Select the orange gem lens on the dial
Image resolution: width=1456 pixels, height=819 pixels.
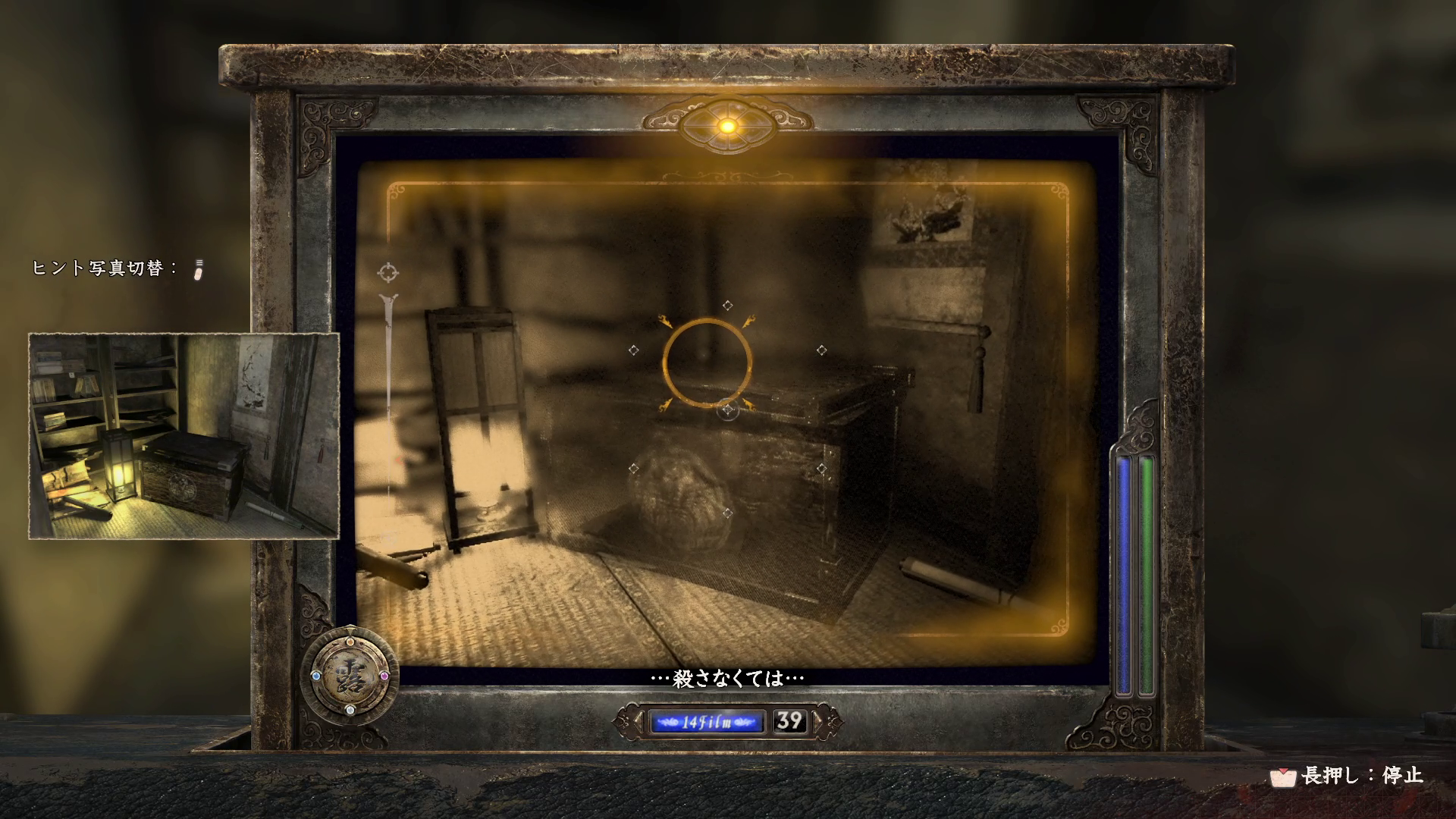[x=350, y=641]
